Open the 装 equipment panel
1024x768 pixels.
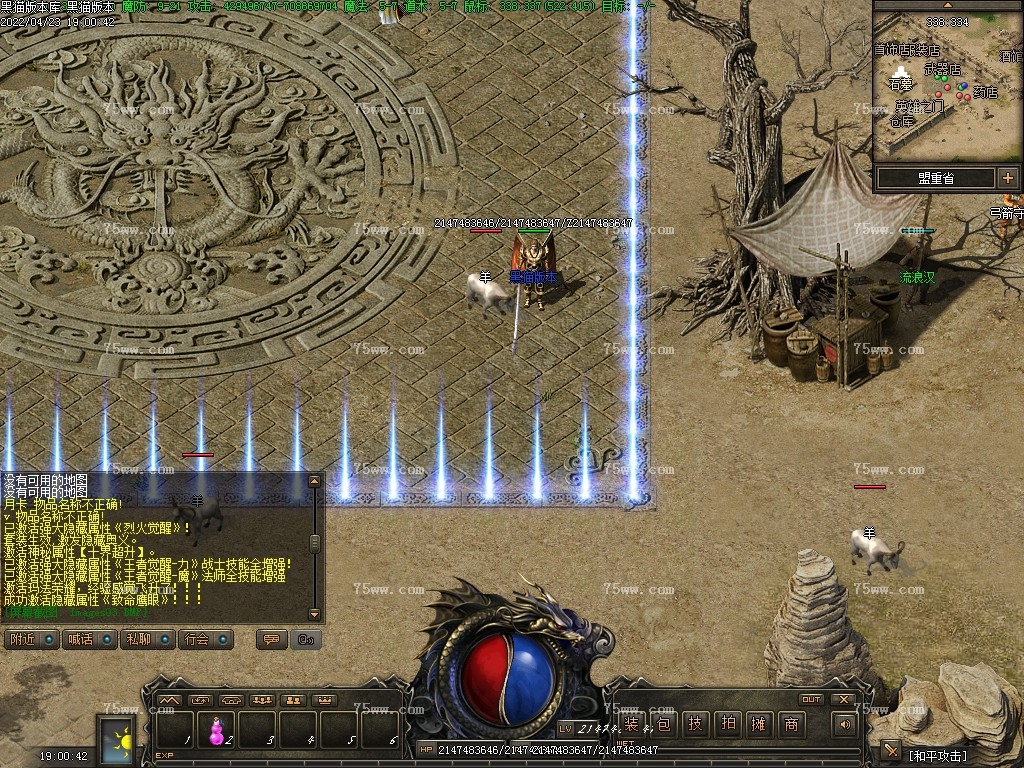tap(631, 725)
